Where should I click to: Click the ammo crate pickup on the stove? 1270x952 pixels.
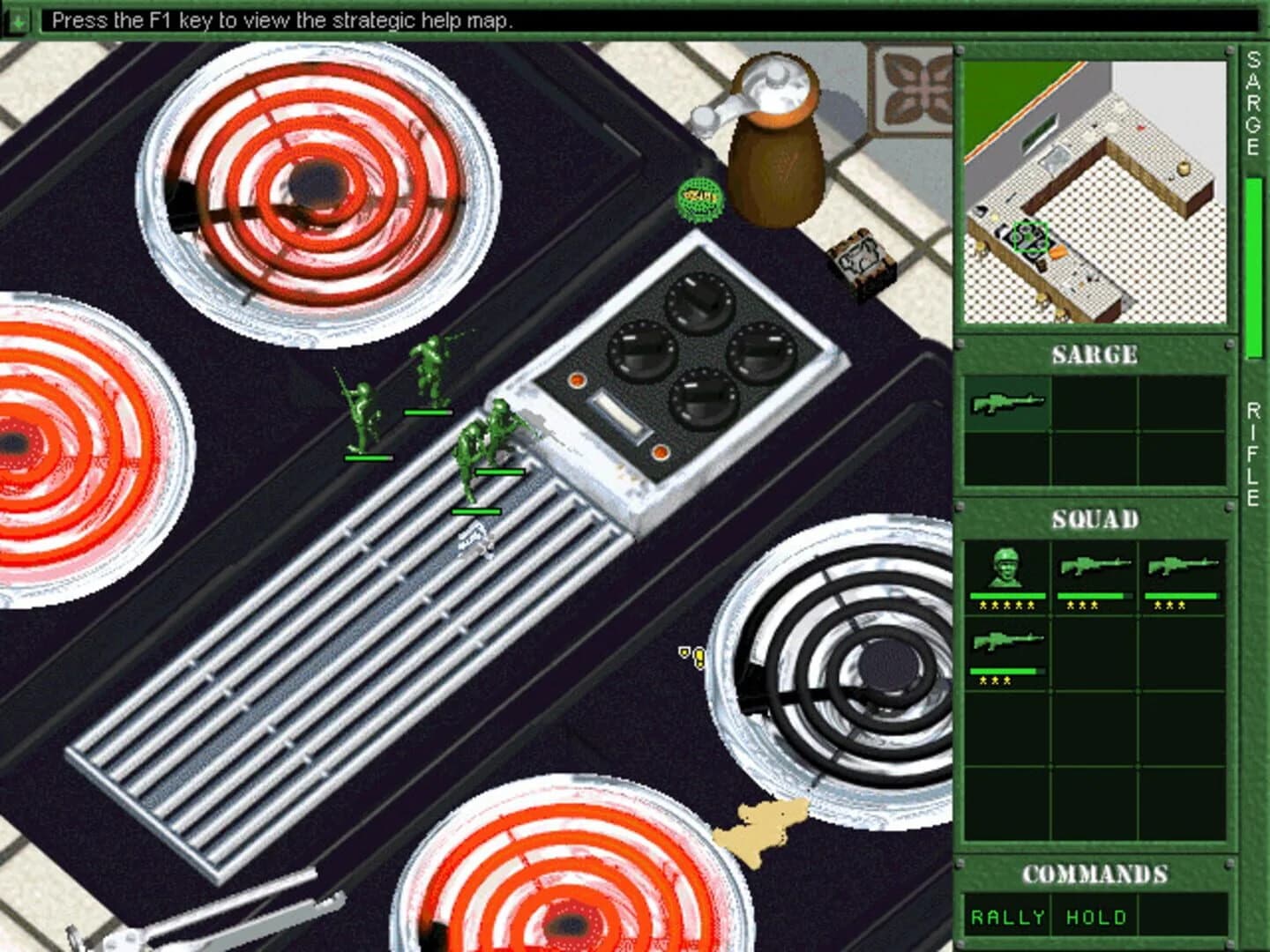click(859, 257)
